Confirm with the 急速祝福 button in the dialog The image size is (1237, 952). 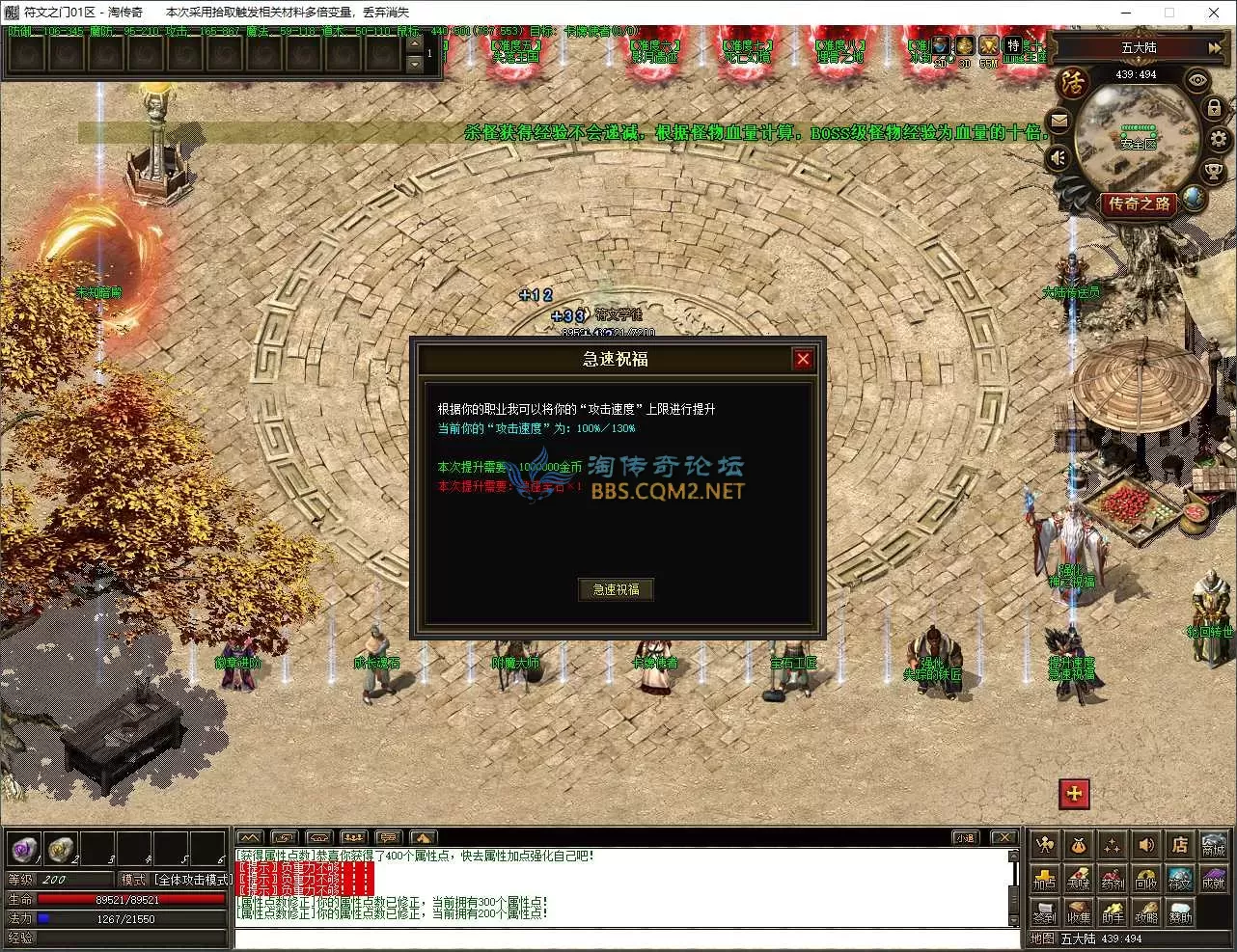point(617,589)
